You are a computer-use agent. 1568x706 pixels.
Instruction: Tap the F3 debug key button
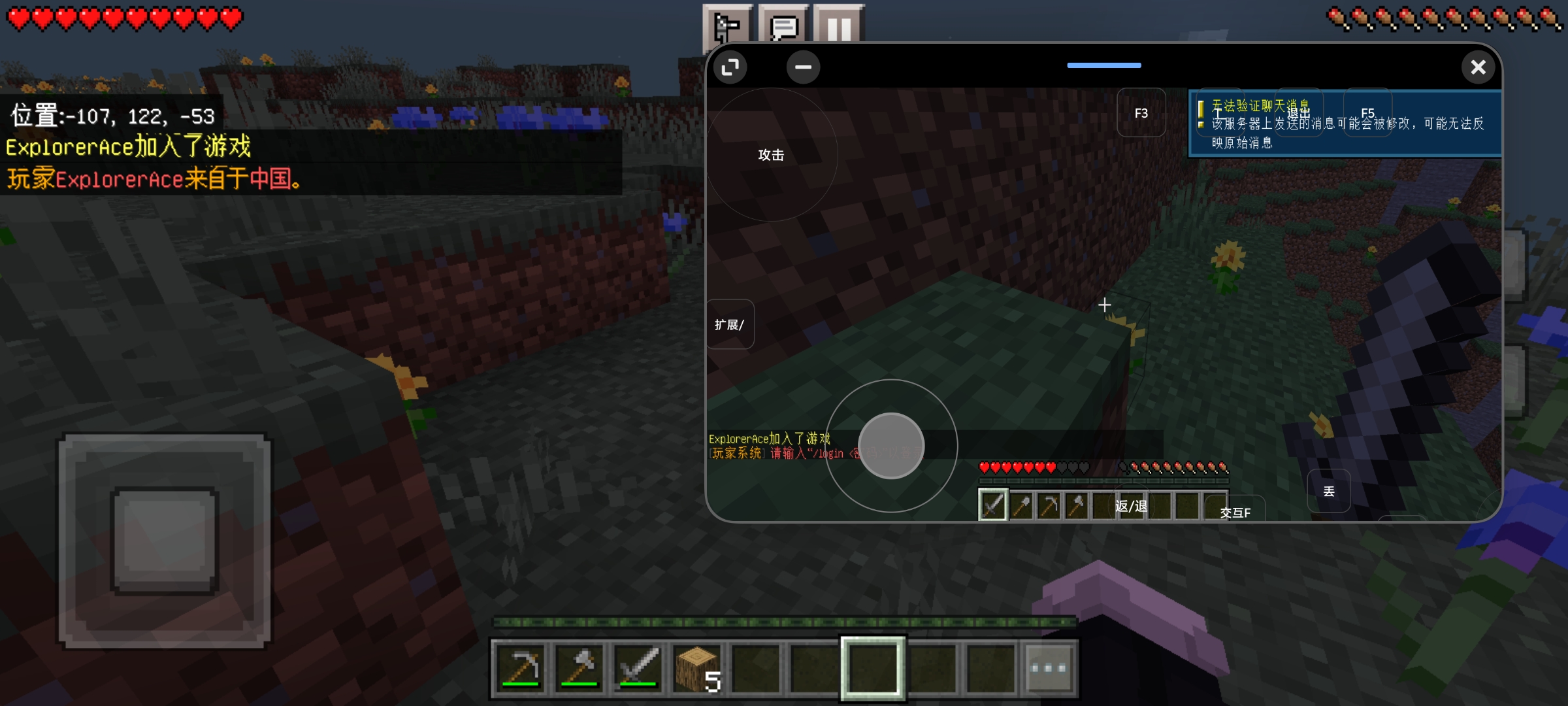click(x=1141, y=113)
